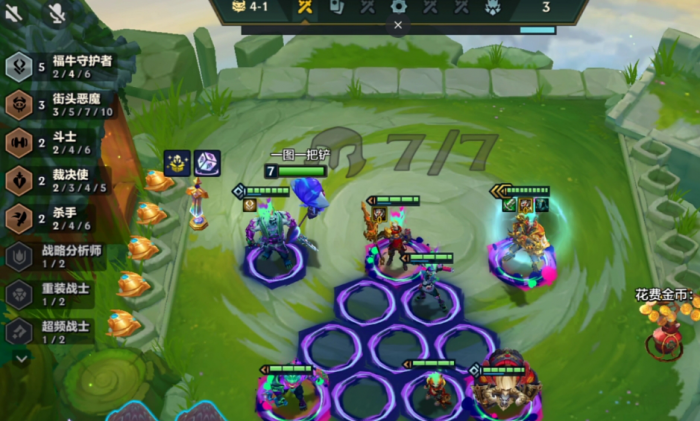
Task: Select the highlighted crossed-swords round icon
Action: coord(305,7)
